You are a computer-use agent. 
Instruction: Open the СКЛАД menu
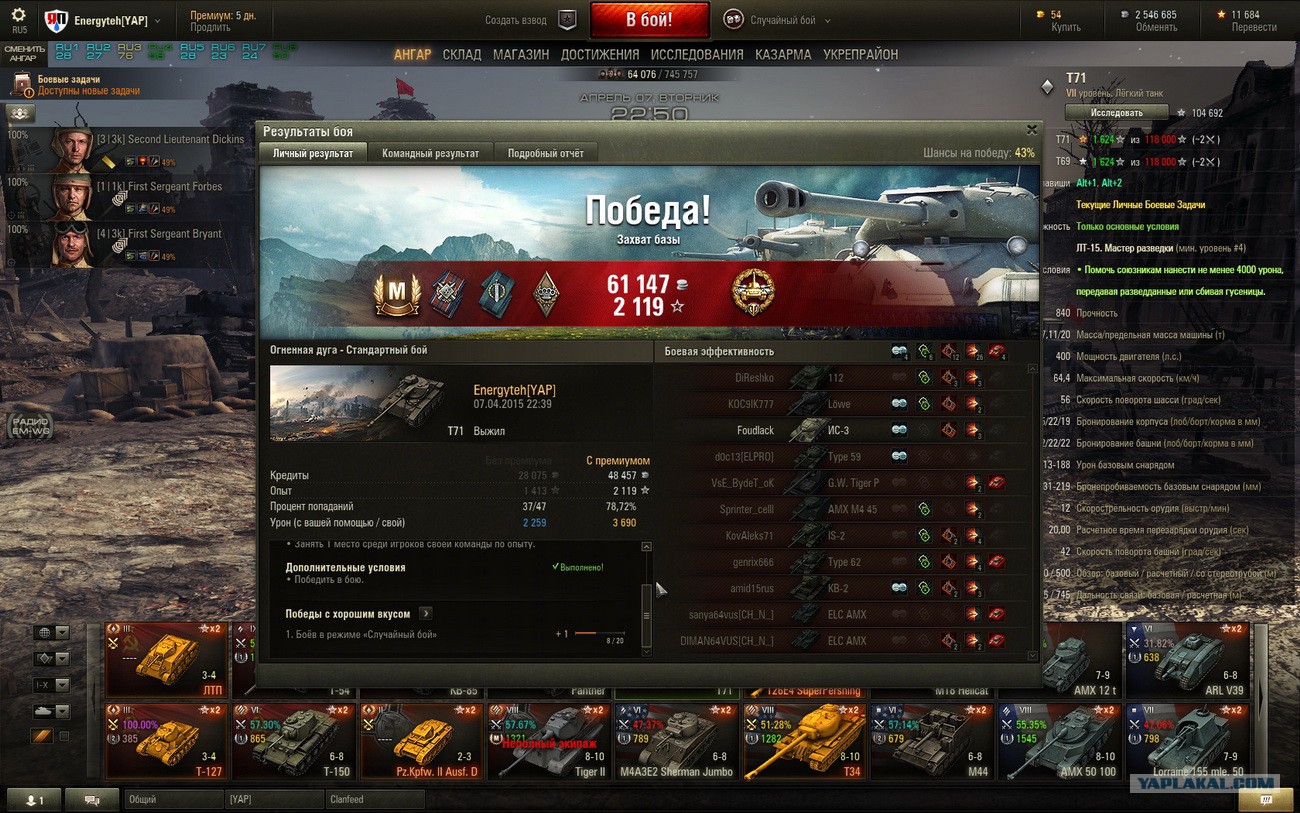[x=462, y=54]
